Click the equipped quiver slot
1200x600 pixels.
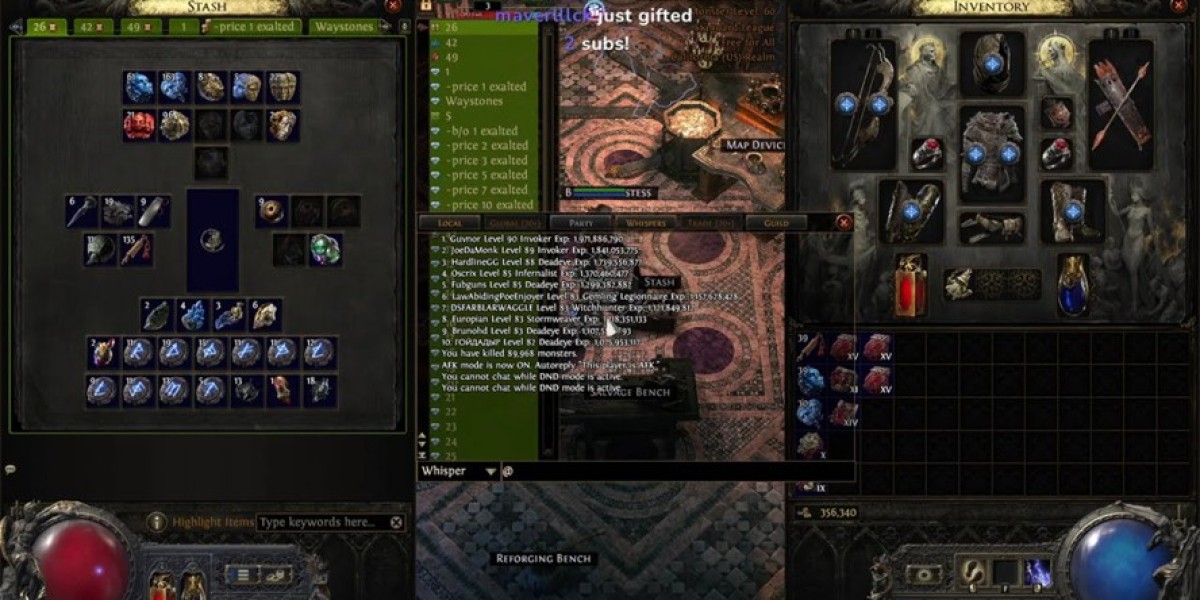[1119, 104]
